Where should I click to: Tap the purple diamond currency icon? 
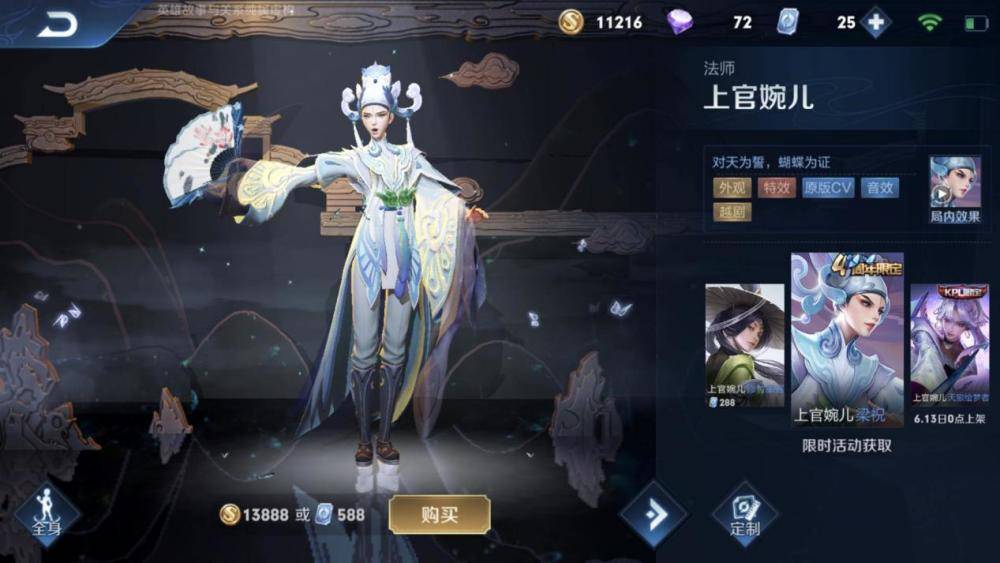coord(680,22)
